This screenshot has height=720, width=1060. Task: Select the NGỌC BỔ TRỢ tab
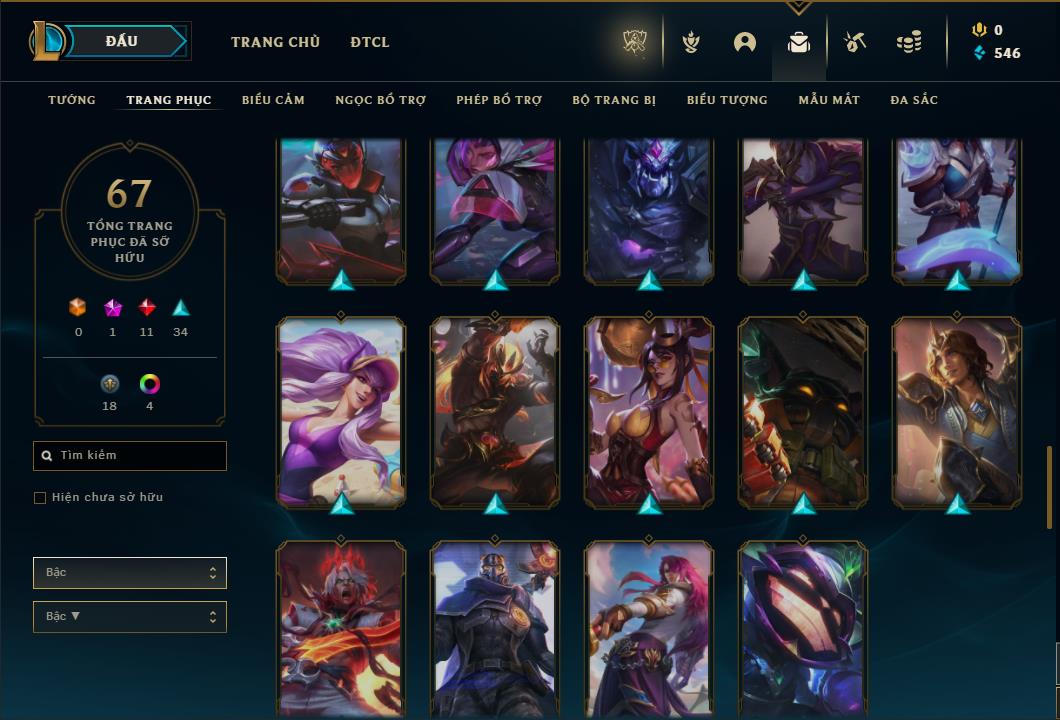point(380,100)
